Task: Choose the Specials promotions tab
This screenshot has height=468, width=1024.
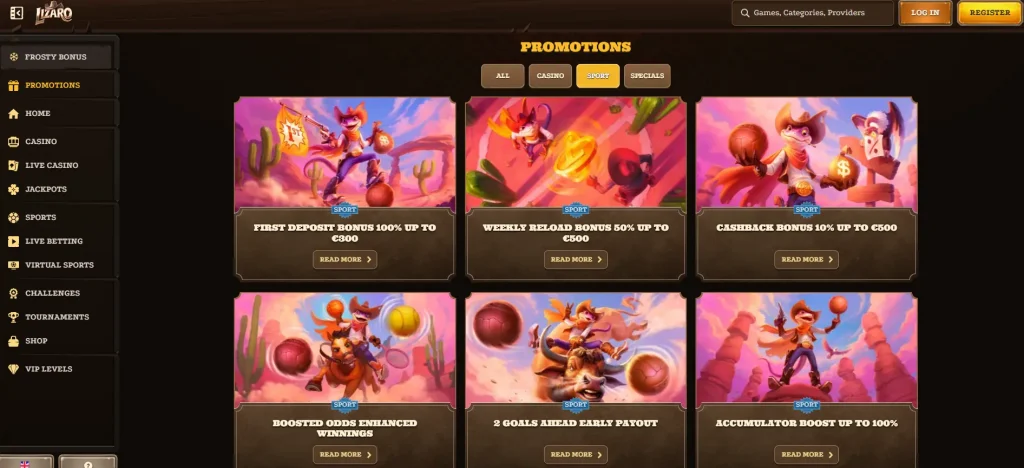Action: 647,76
